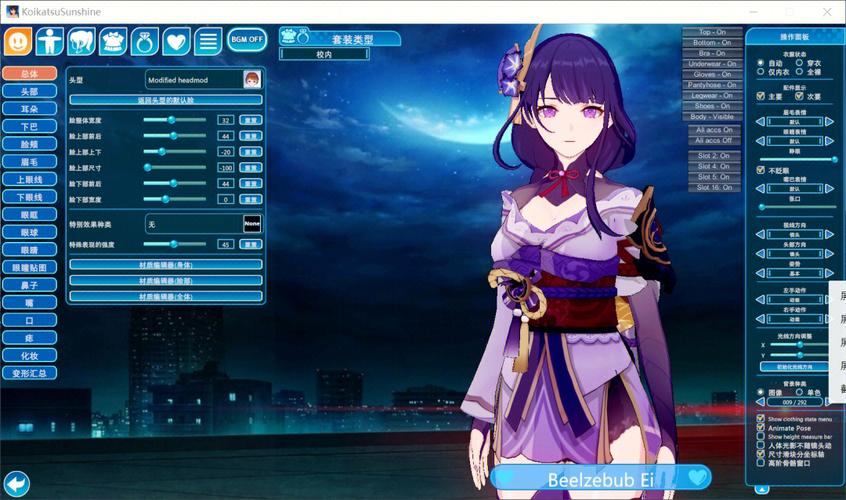Select 变形汇总 in the left list
The width and height of the screenshot is (846, 500).
[x=29, y=373]
